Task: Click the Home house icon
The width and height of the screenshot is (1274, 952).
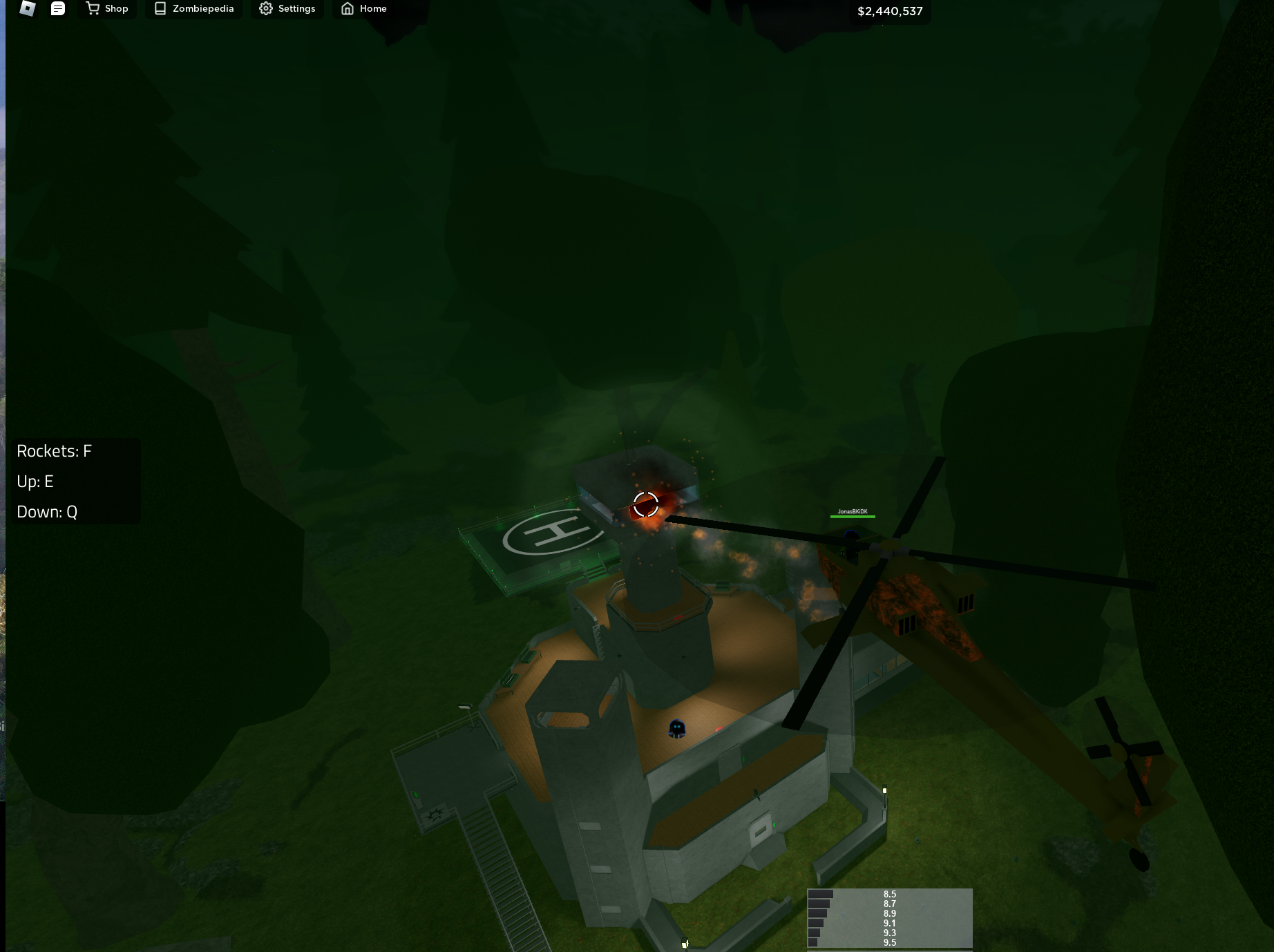Action: click(347, 8)
